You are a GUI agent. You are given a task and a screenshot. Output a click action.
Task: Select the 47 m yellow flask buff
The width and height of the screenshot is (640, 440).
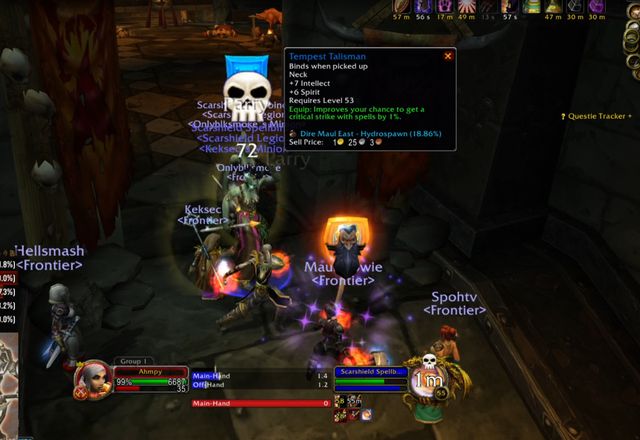pos(554,7)
